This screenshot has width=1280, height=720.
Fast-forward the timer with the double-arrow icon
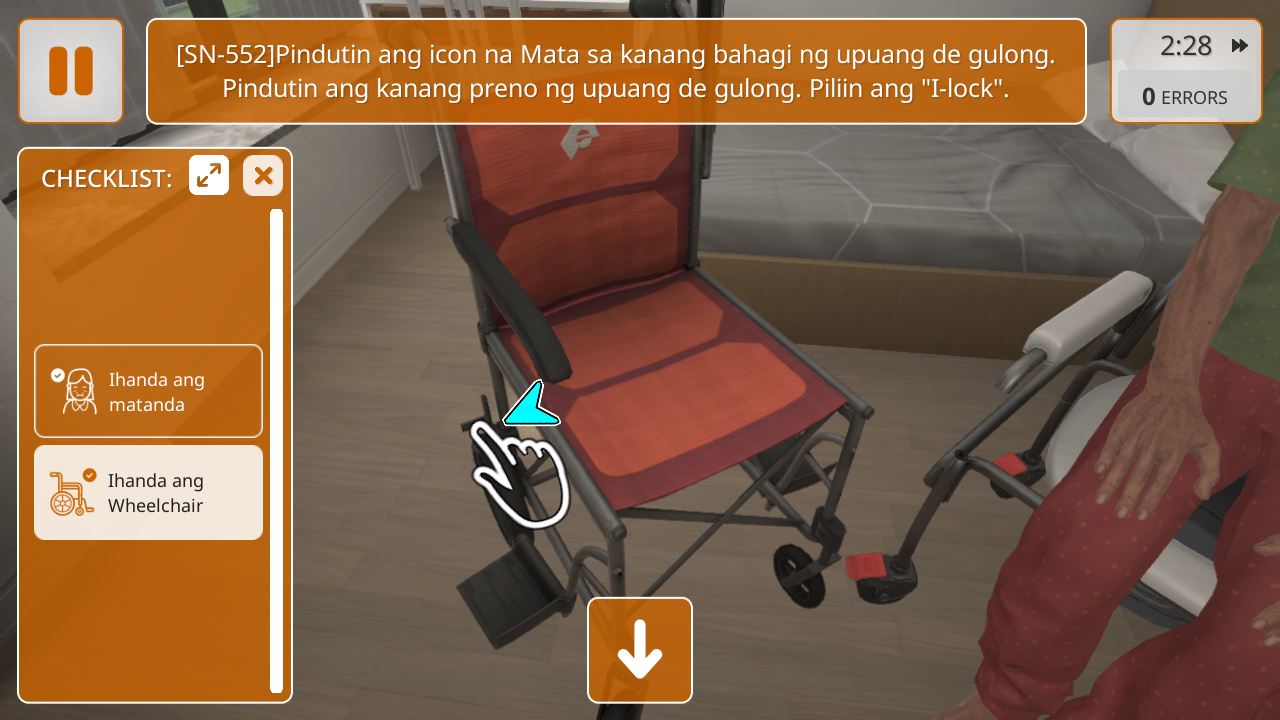click(x=1240, y=46)
